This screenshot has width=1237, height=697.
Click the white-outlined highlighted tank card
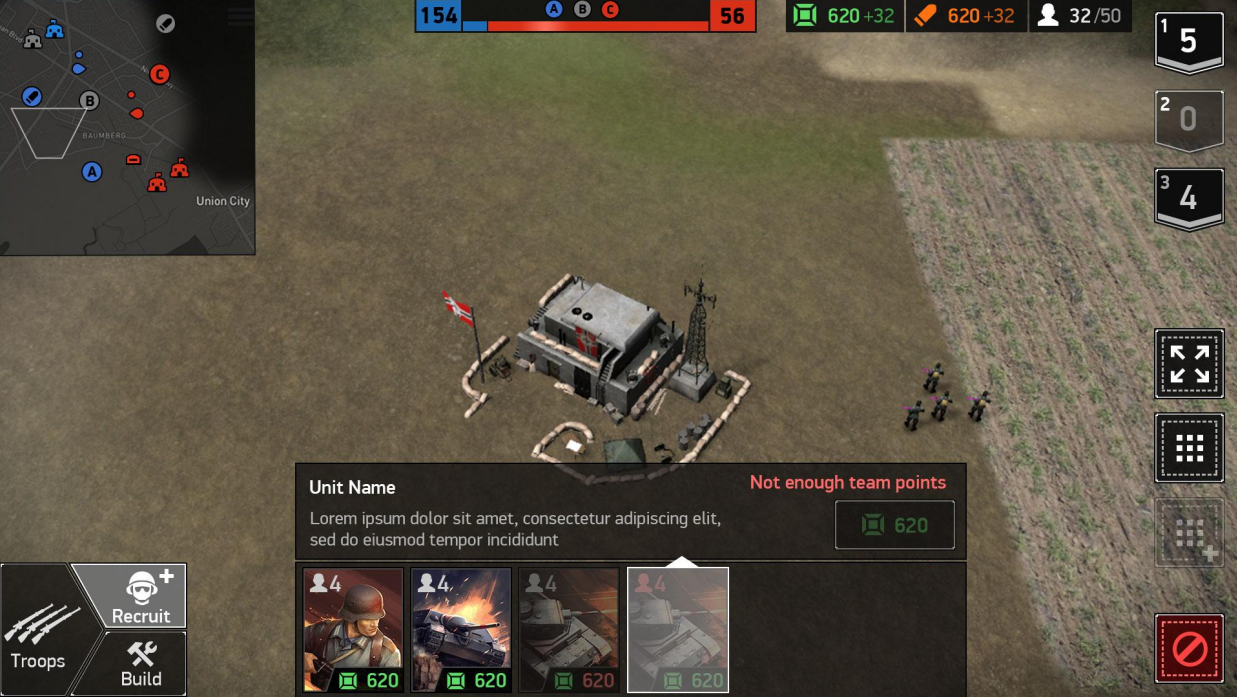(678, 630)
